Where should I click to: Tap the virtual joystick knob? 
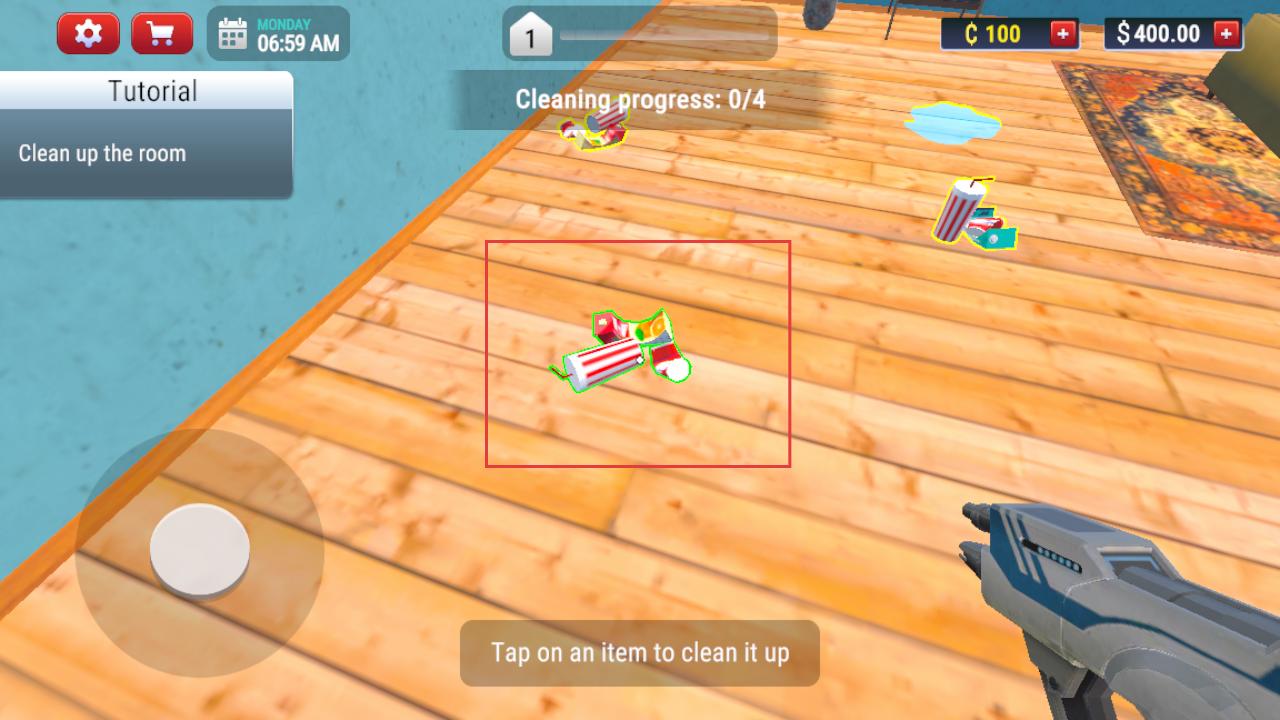pos(200,551)
